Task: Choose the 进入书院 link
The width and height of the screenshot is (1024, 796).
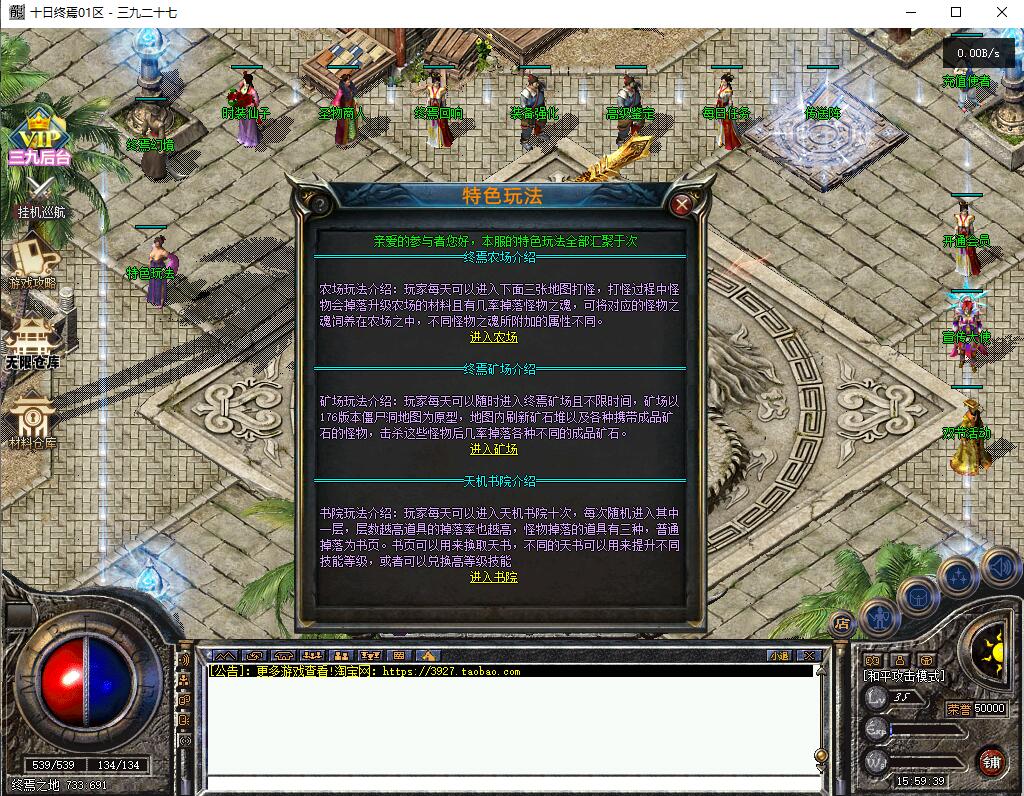Action: pos(494,578)
